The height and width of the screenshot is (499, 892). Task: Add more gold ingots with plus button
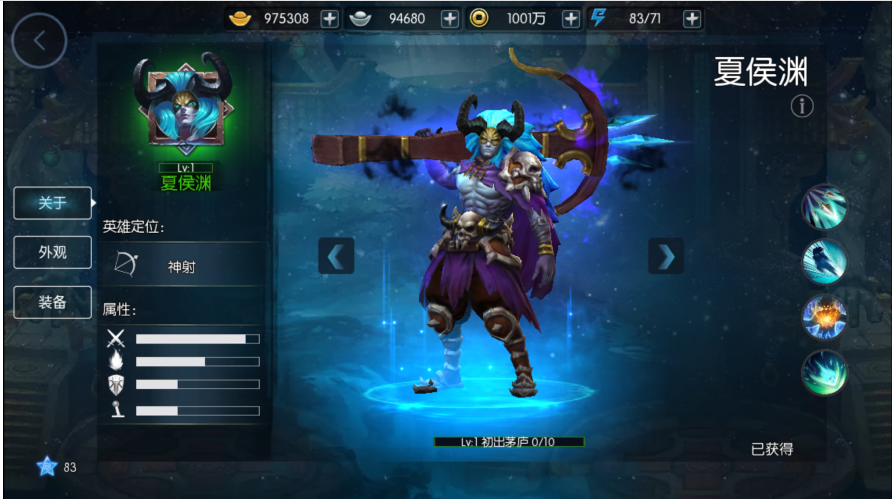pos(330,19)
